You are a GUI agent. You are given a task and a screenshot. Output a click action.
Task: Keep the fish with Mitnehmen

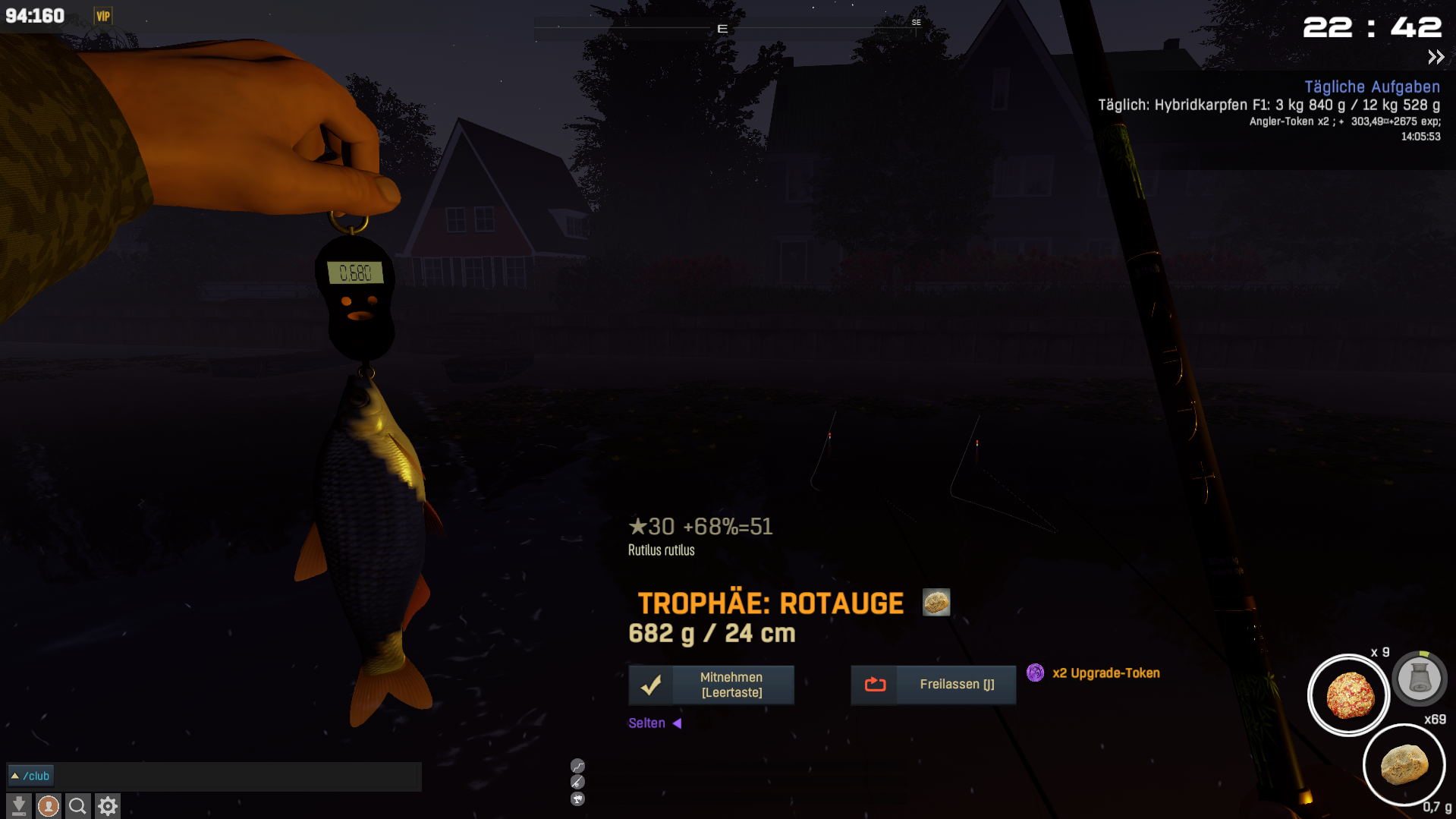click(711, 685)
